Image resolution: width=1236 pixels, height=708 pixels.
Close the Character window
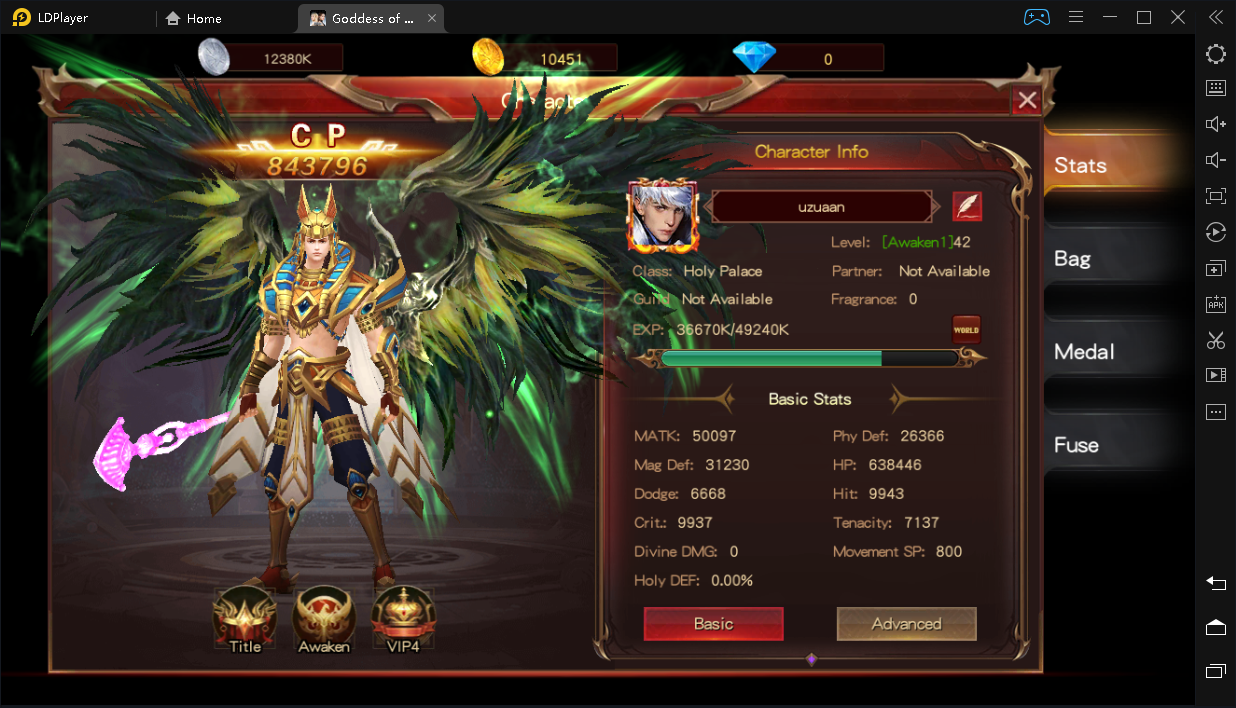[x=1027, y=100]
